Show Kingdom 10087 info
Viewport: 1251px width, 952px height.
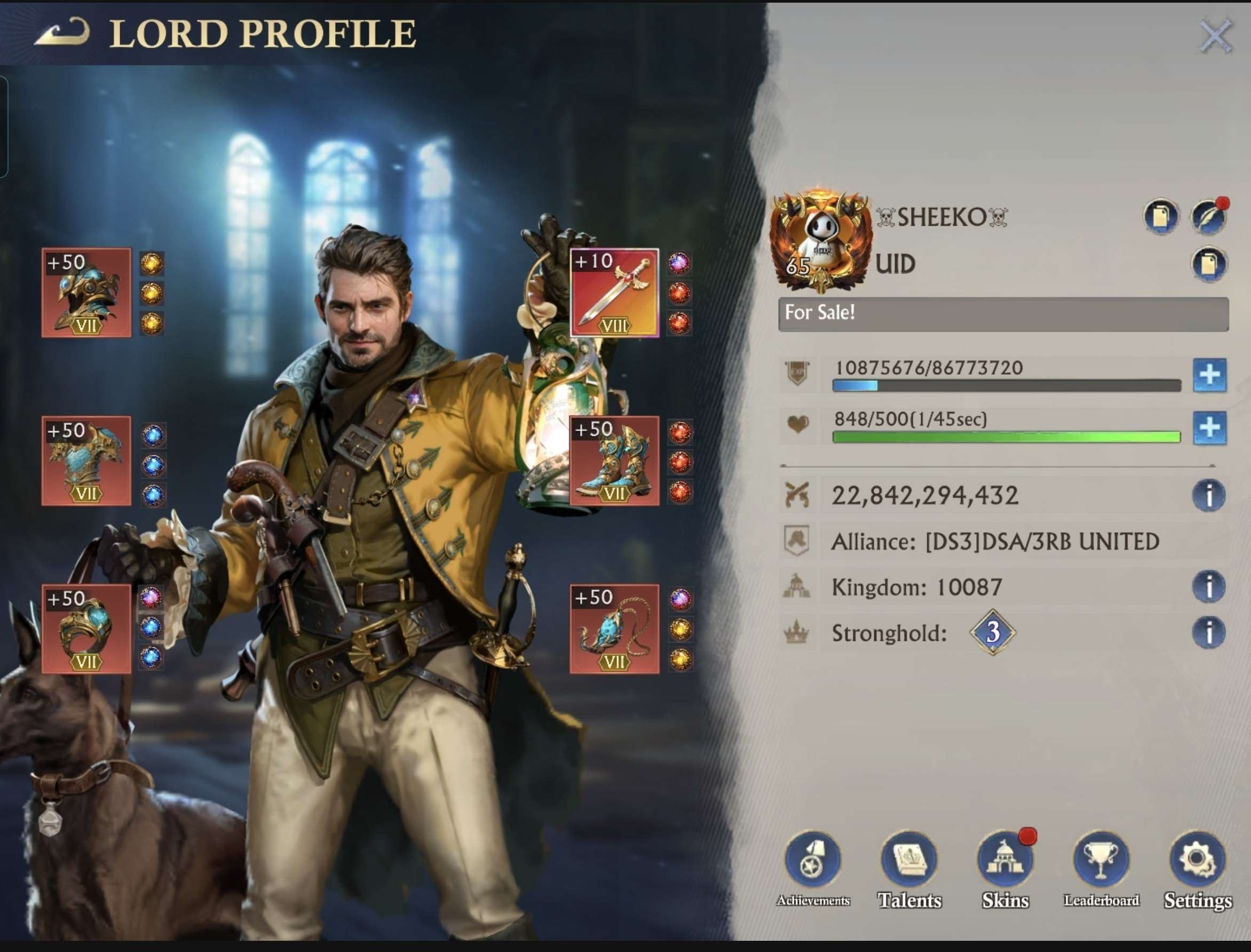click(1210, 587)
